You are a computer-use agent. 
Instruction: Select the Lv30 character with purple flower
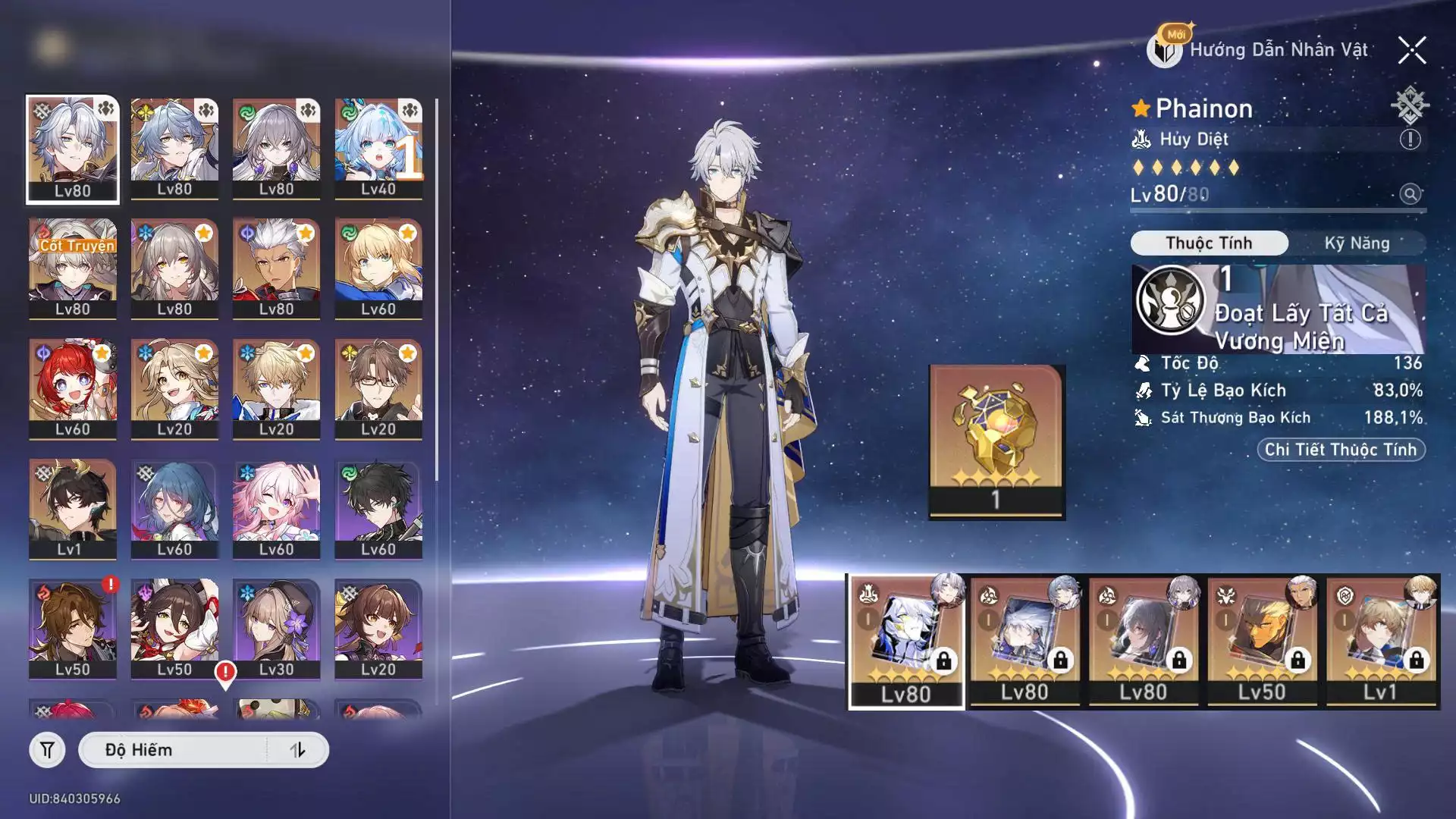point(276,629)
